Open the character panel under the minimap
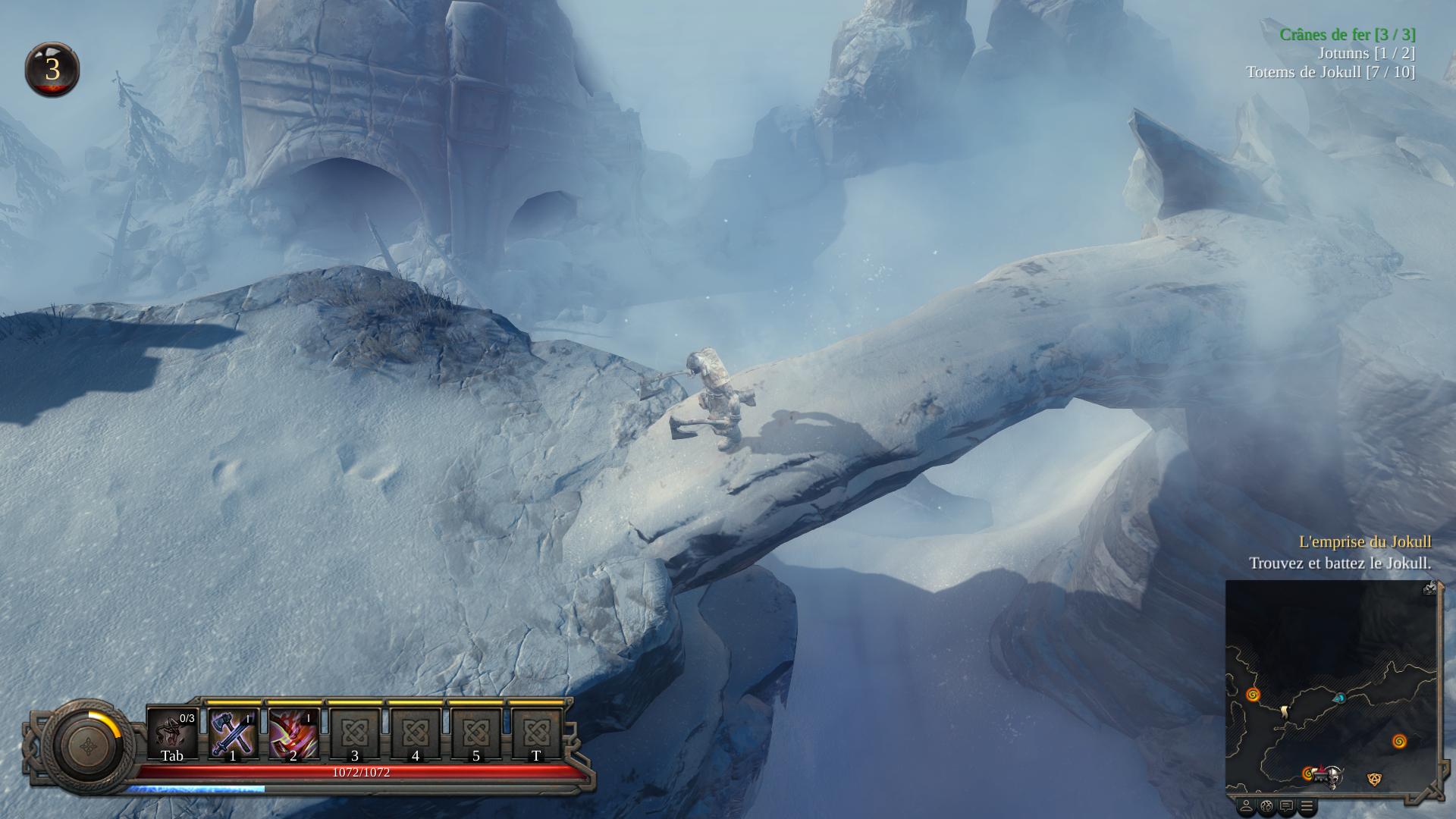Image resolution: width=1456 pixels, height=819 pixels. click(1246, 805)
